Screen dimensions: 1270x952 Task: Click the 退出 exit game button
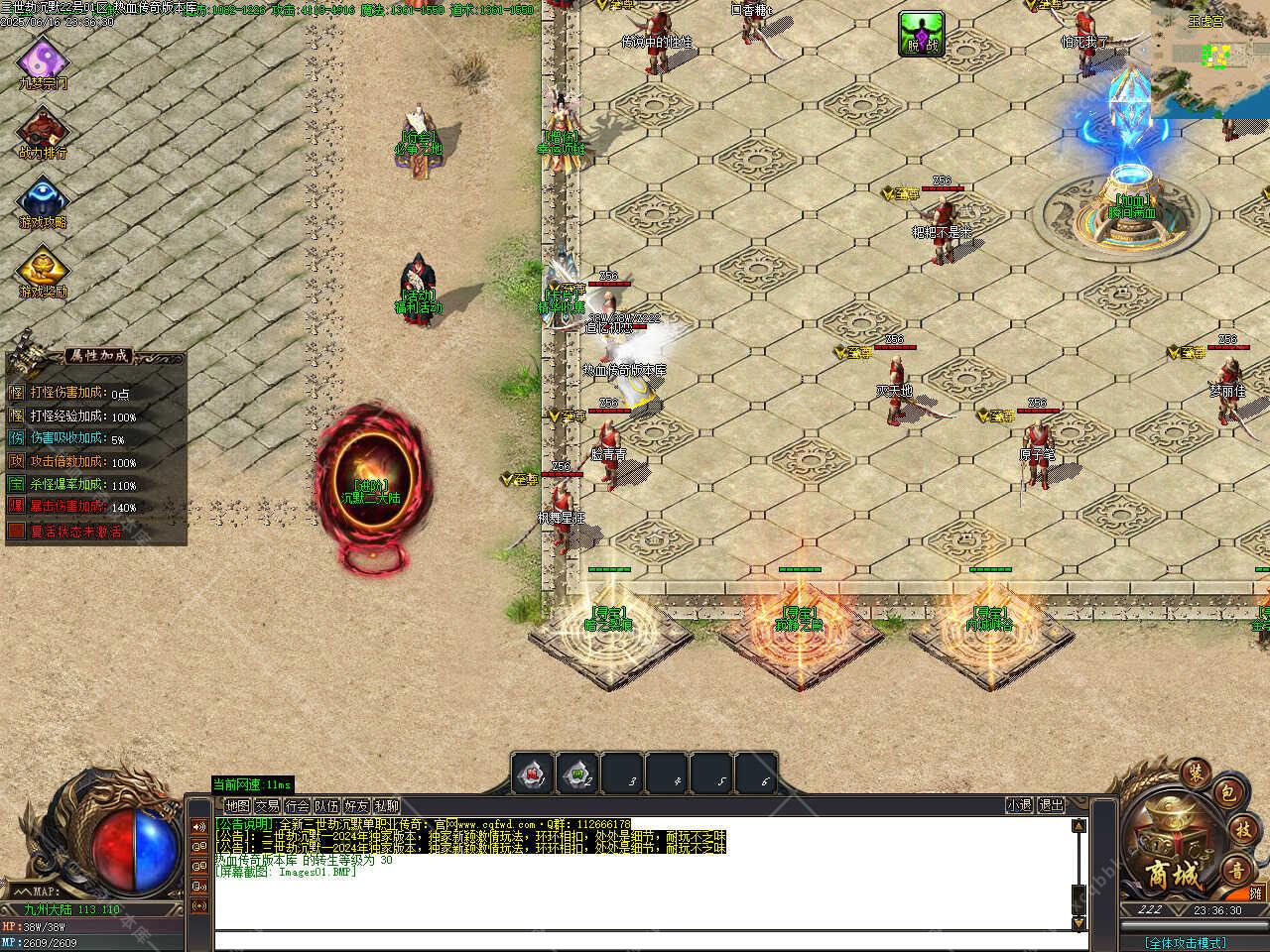coord(1051,806)
